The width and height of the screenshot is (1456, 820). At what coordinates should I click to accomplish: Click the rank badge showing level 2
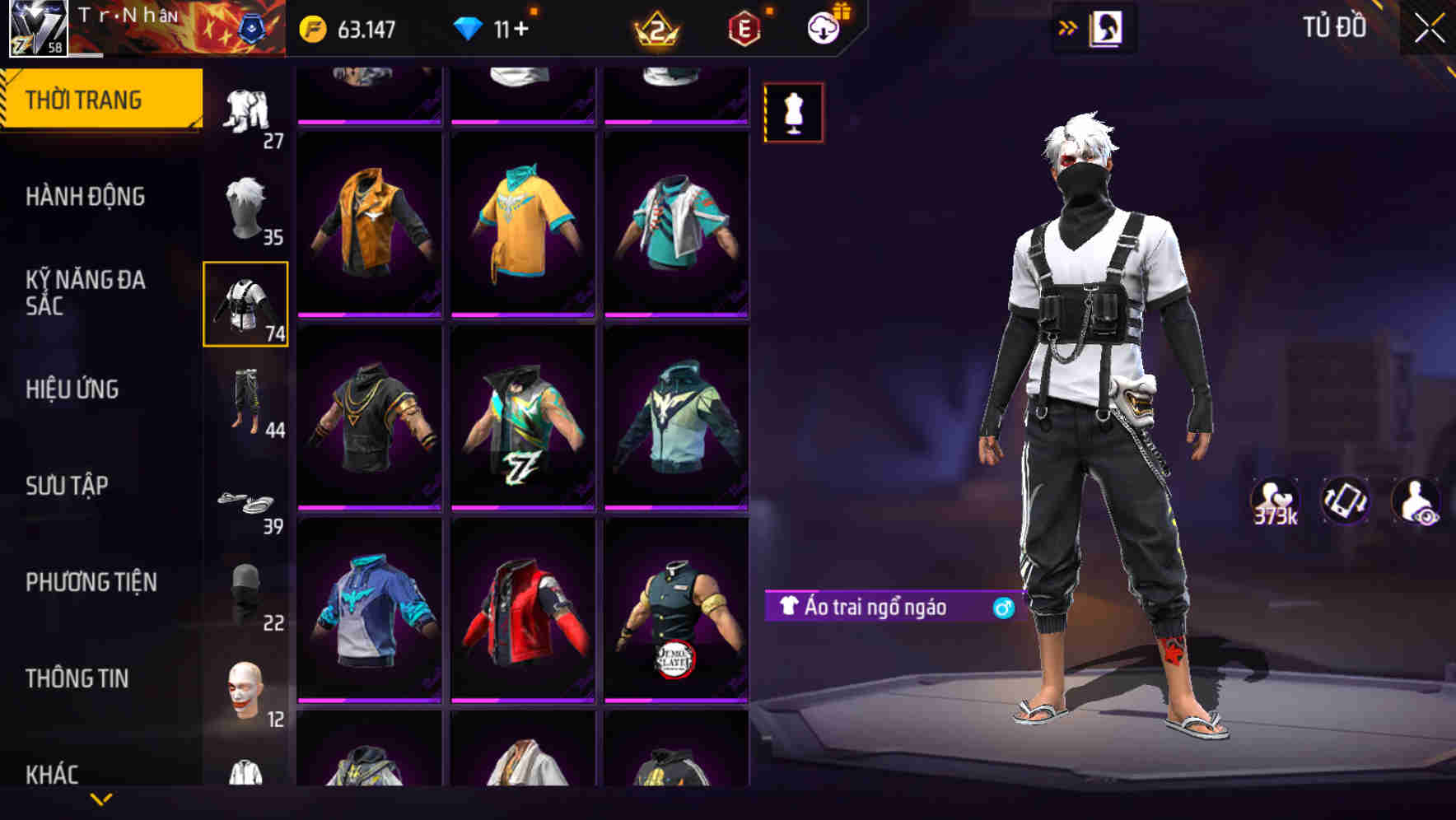click(x=655, y=29)
